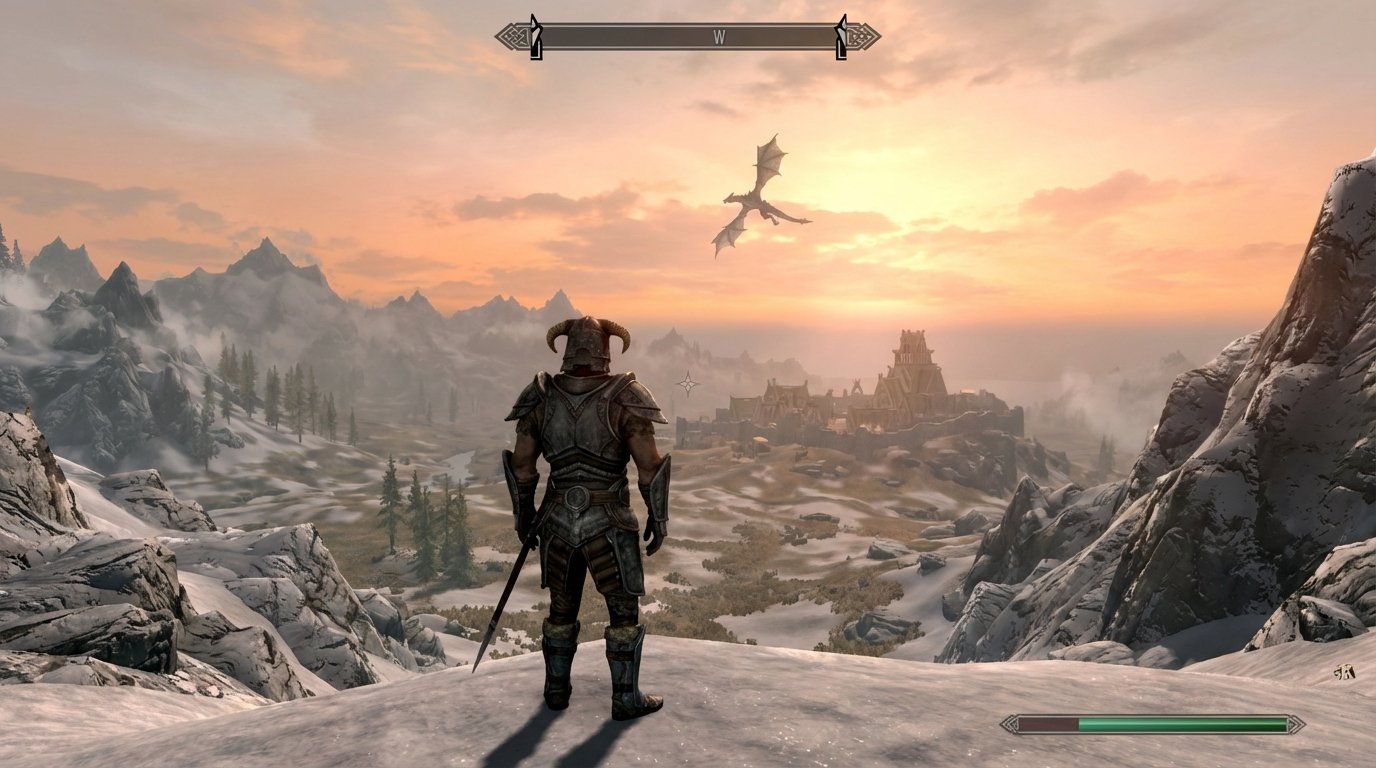Click the W marker on the compass
1376x768 pixels.
718,35
